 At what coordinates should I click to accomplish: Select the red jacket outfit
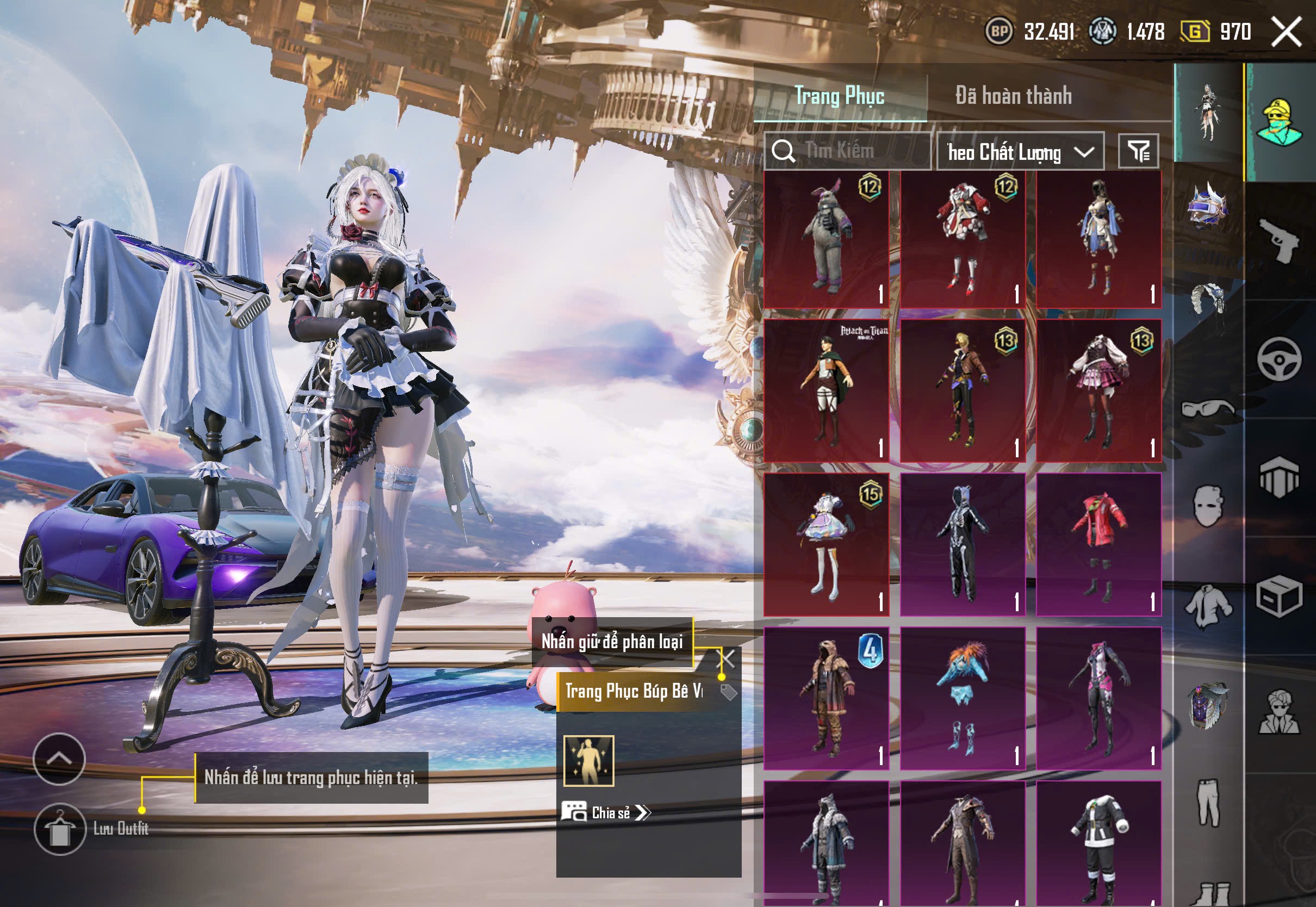(1098, 544)
